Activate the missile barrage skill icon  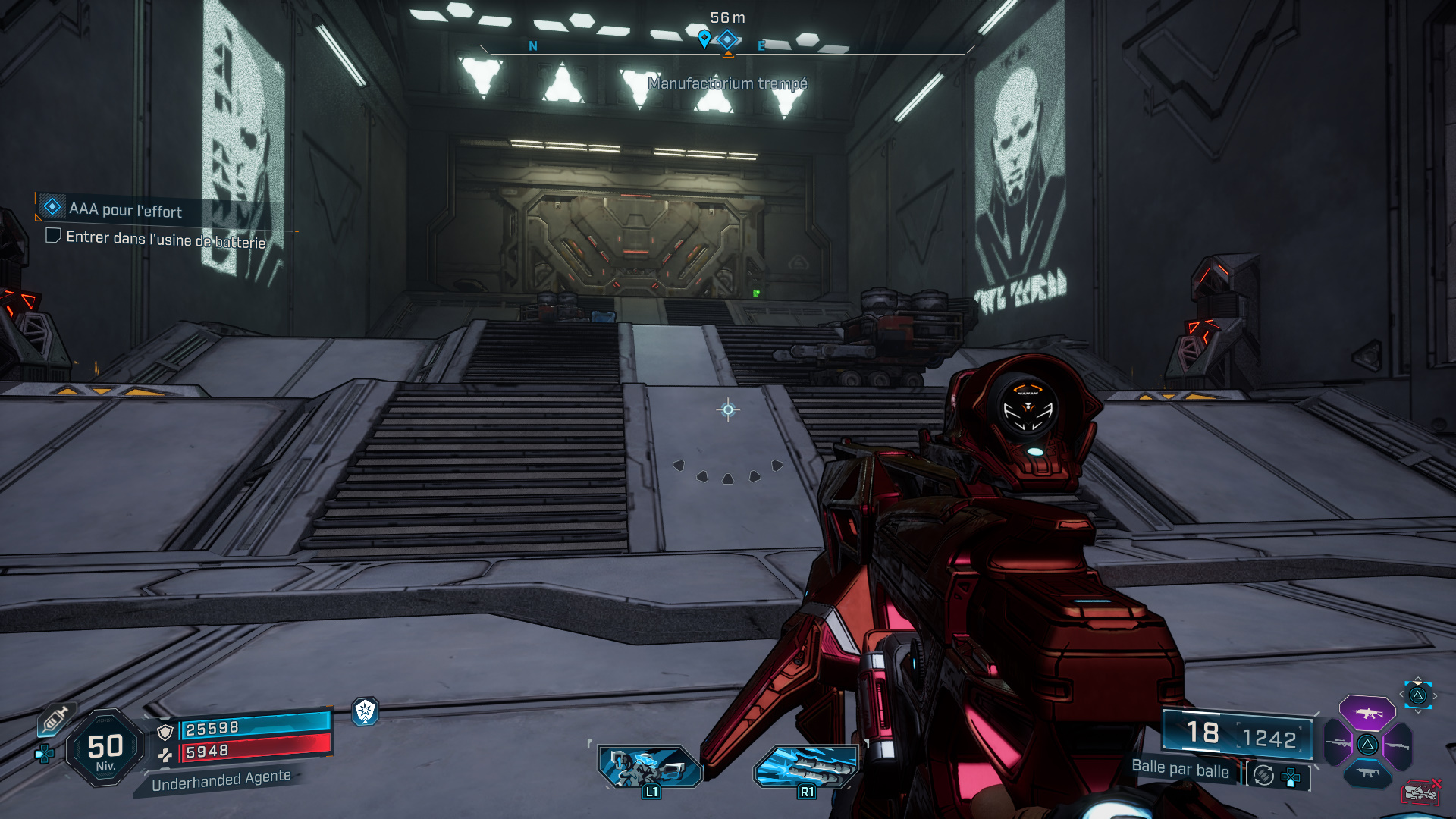(806, 766)
